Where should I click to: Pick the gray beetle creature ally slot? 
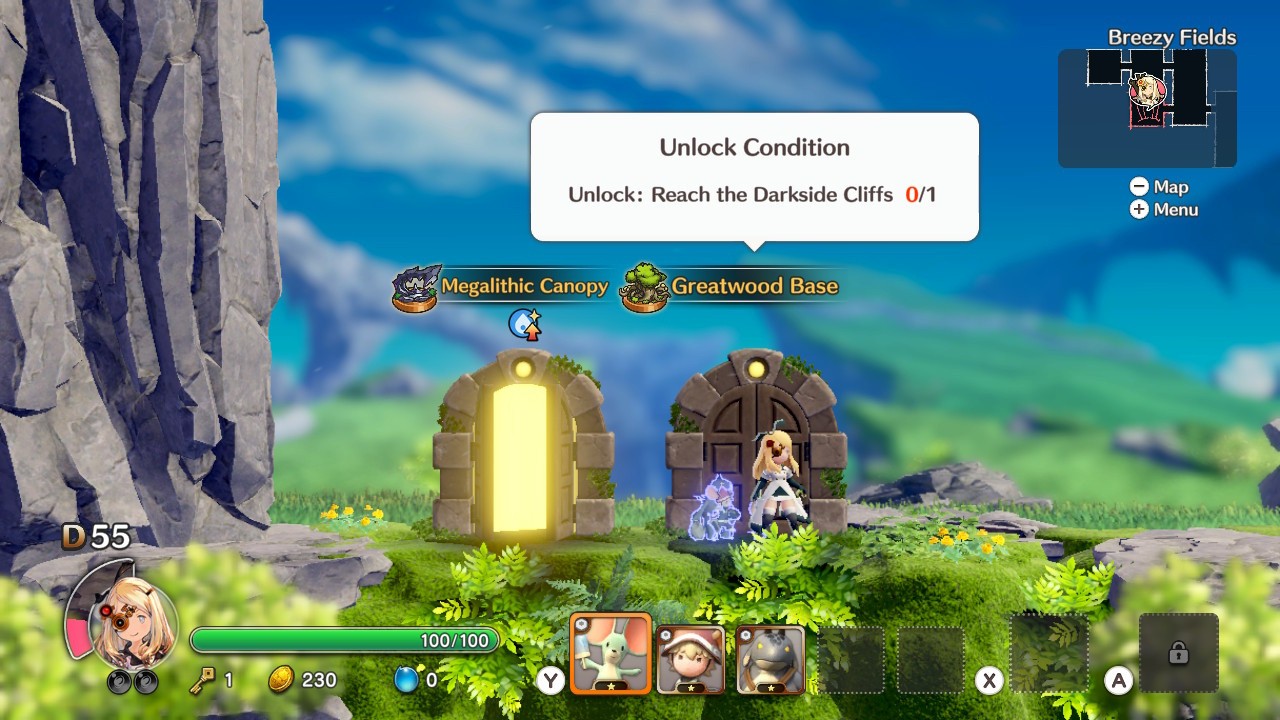point(771,659)
